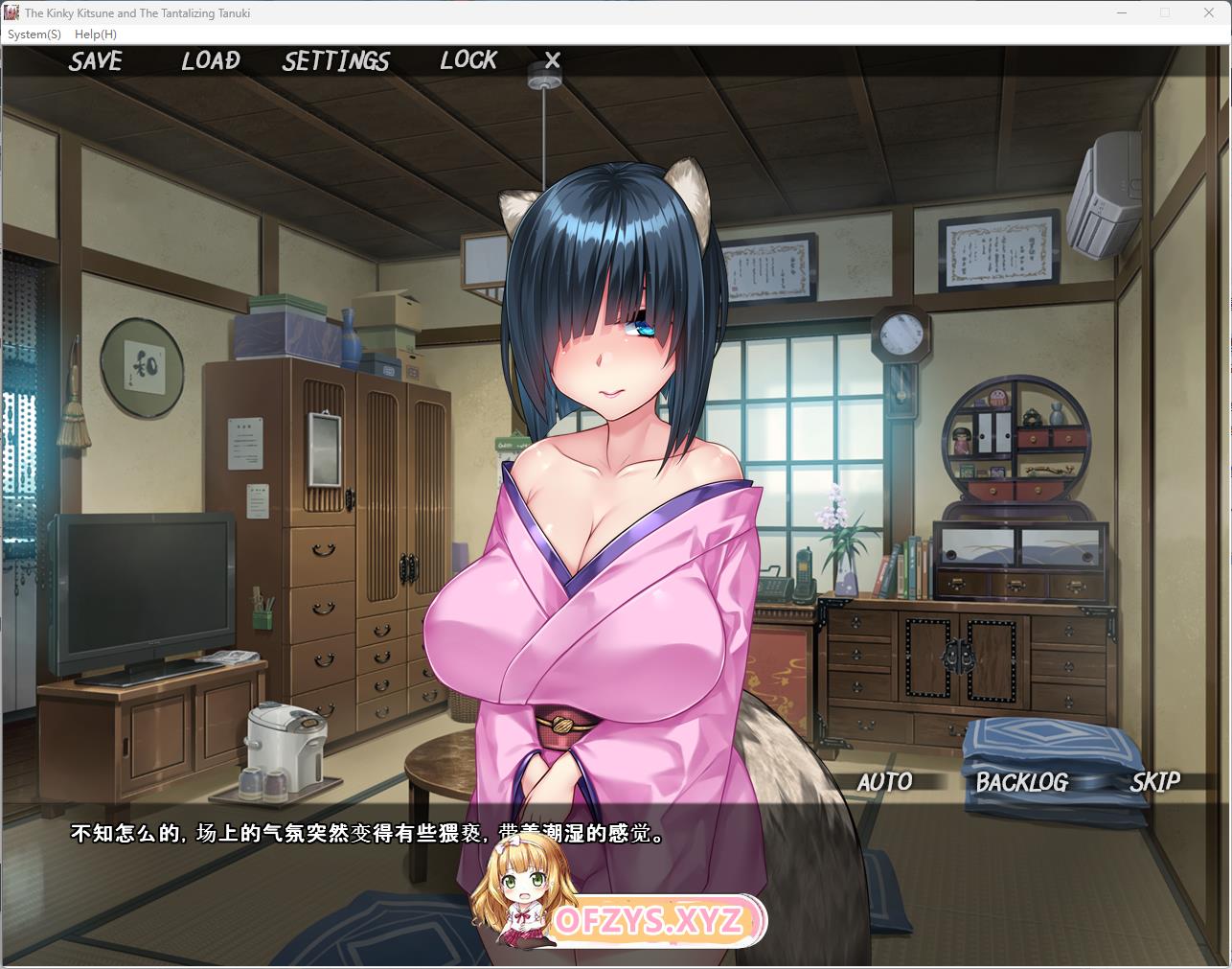Hide the top menu bar with X
Viewport: 1232px width, 969px height.
coord(552,60)
